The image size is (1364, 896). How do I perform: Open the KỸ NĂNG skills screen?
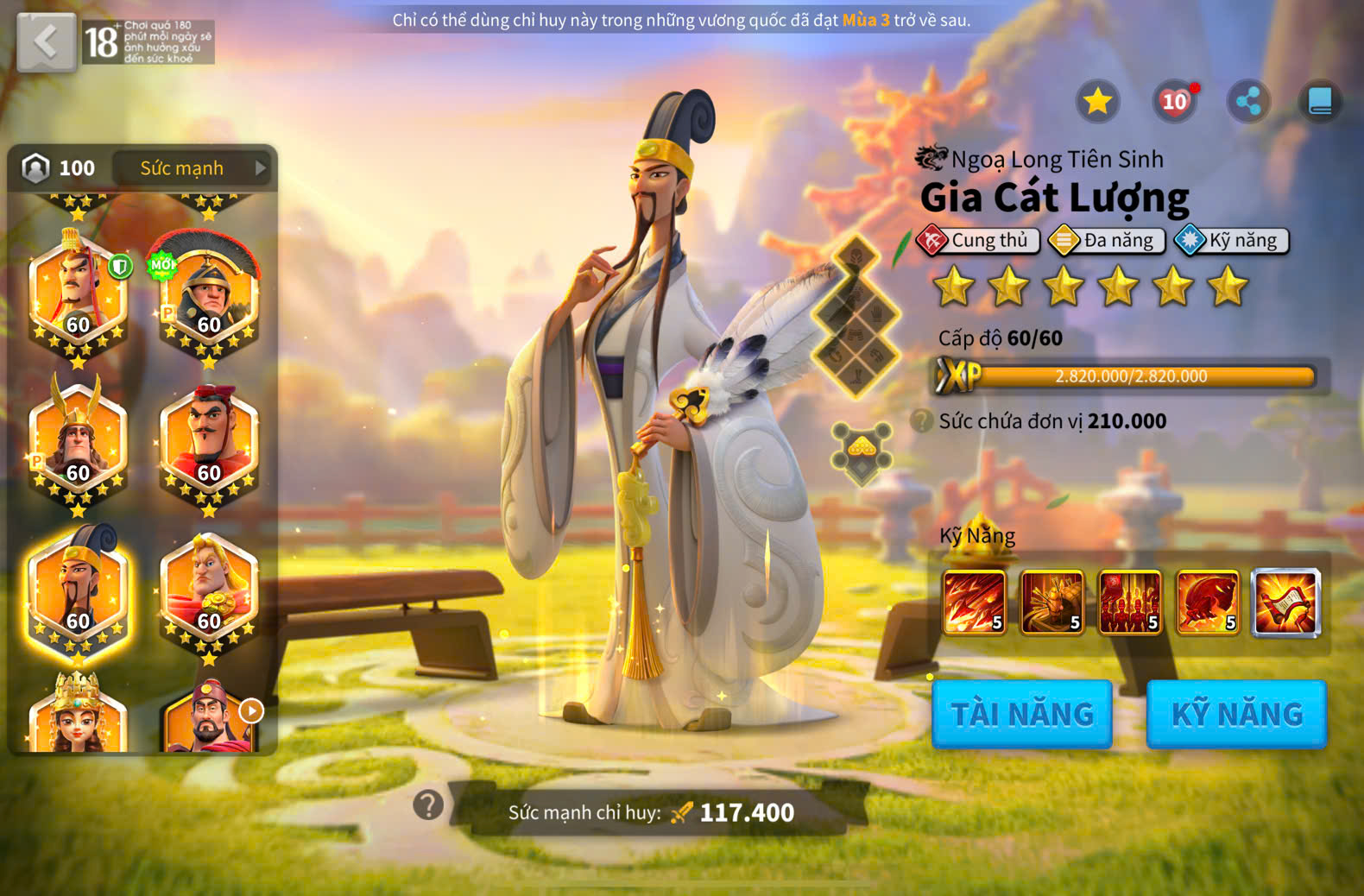1236,714
